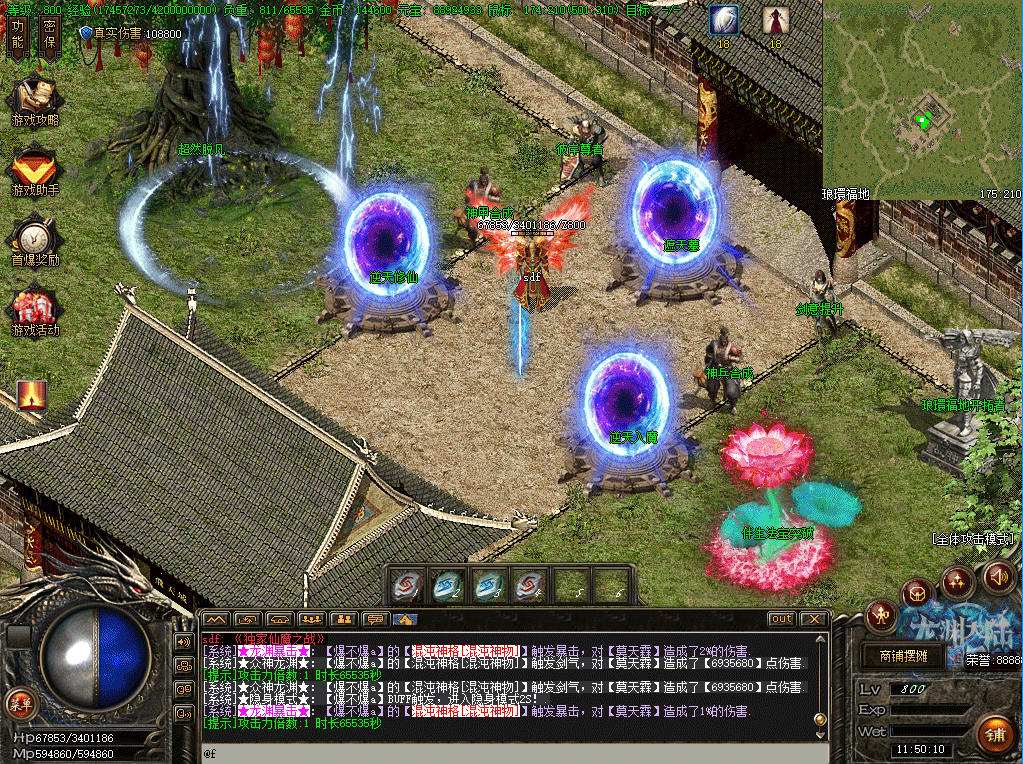Image resolution: width=1023 pixels, height=764 pixels.
Task: Select the speech-bubble chat channel tab
Action: coord(375,619)
